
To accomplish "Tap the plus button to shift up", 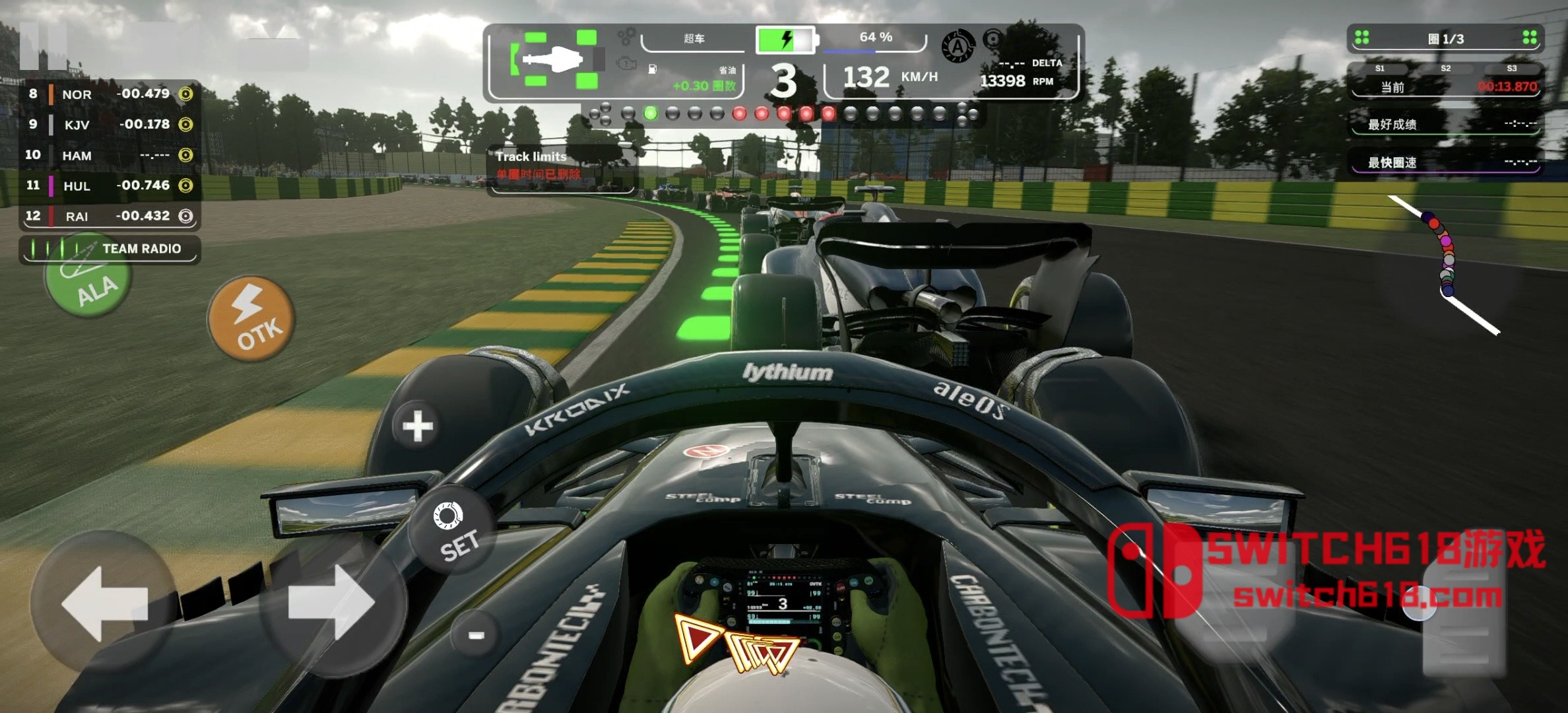I will (417, 426).
